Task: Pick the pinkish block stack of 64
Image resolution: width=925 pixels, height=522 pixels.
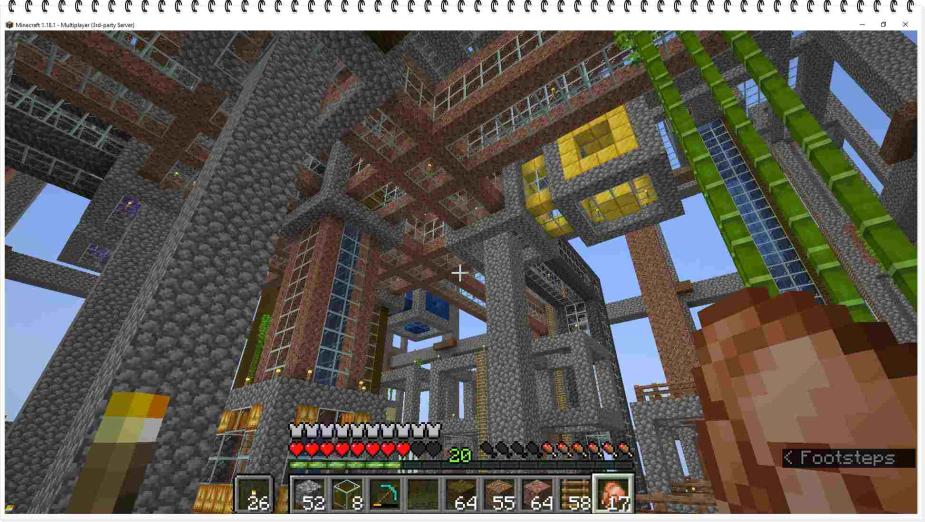Action: click(x=537, y=494)
